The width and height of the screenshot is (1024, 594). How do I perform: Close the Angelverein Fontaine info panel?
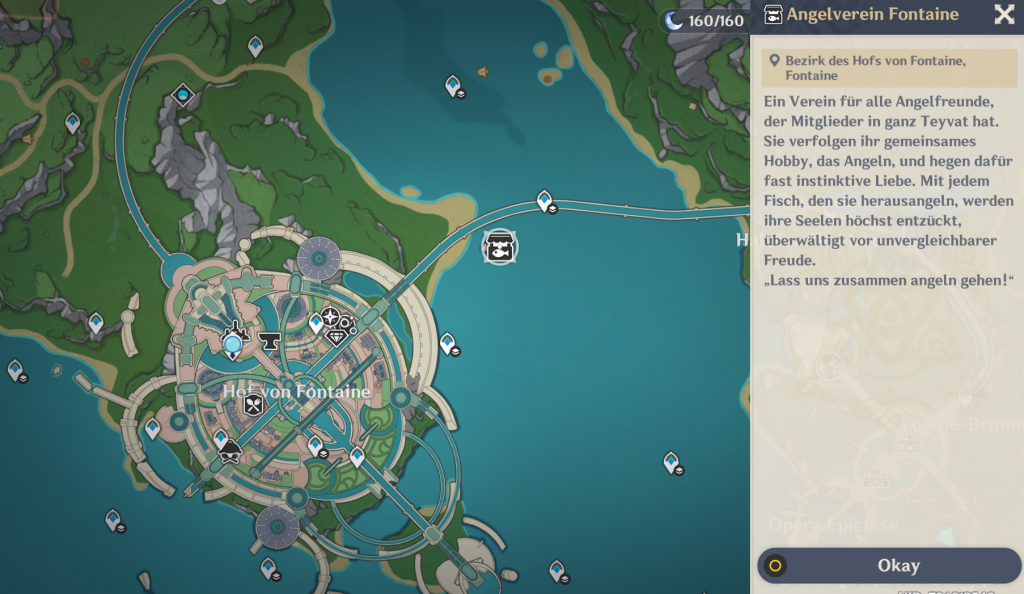(x=1004, y=14)
